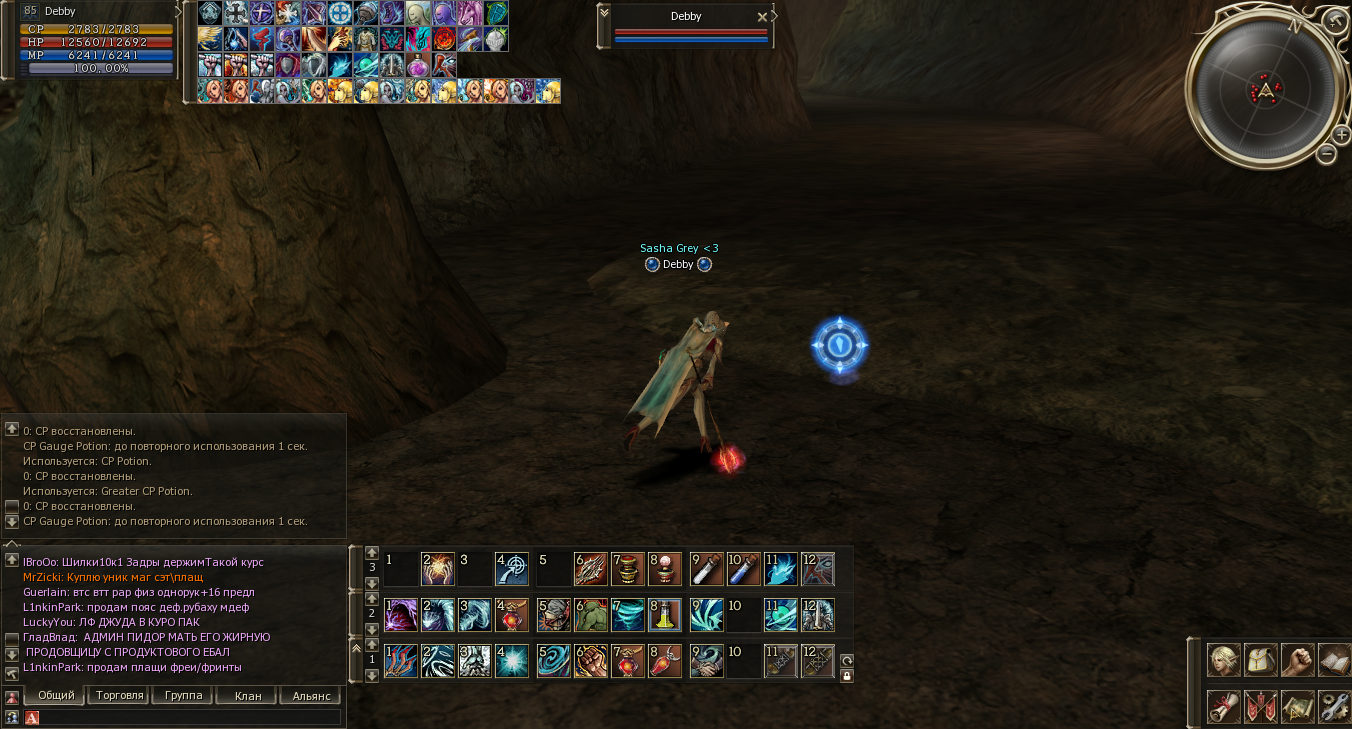Zoom in the radar with plus button
The image size is (1356, 729).
coord(1341,135)
